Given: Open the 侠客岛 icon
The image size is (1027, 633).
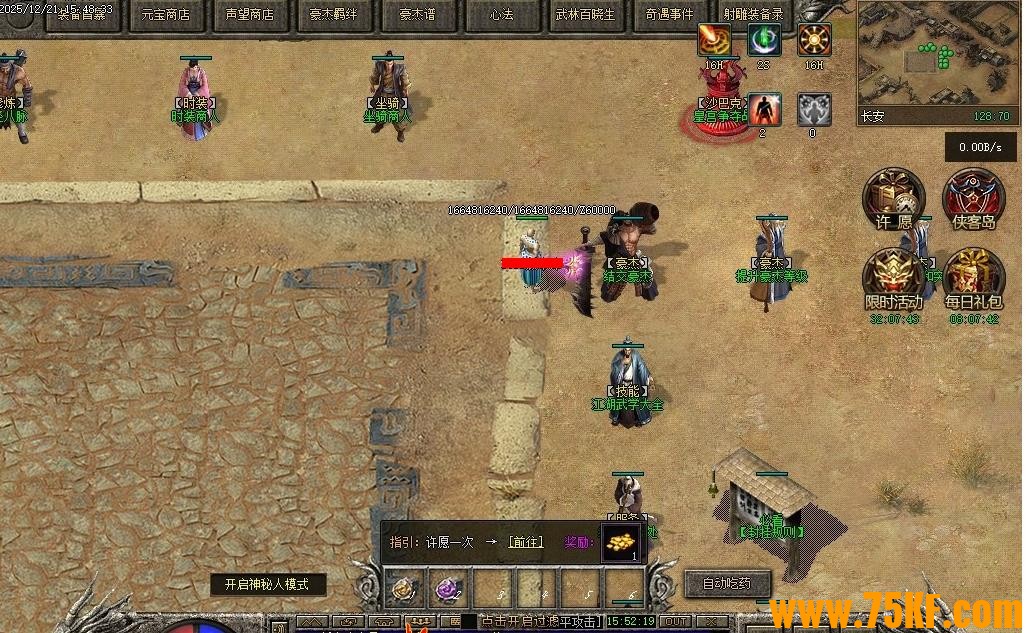Looking at the screenshot, I should point(973,198).
